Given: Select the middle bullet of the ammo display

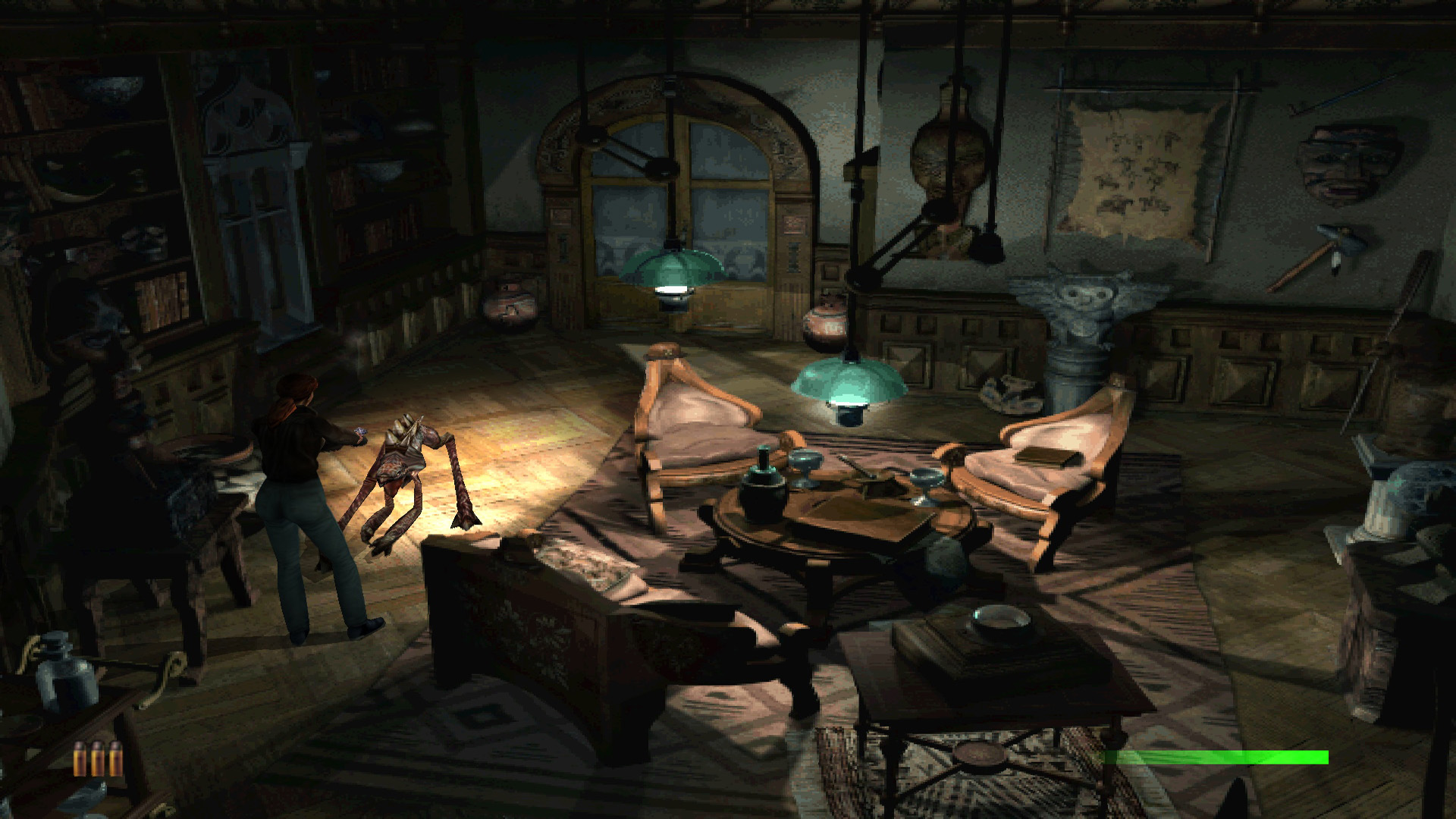Looking at the screenshot, I should tap(97, 758).
